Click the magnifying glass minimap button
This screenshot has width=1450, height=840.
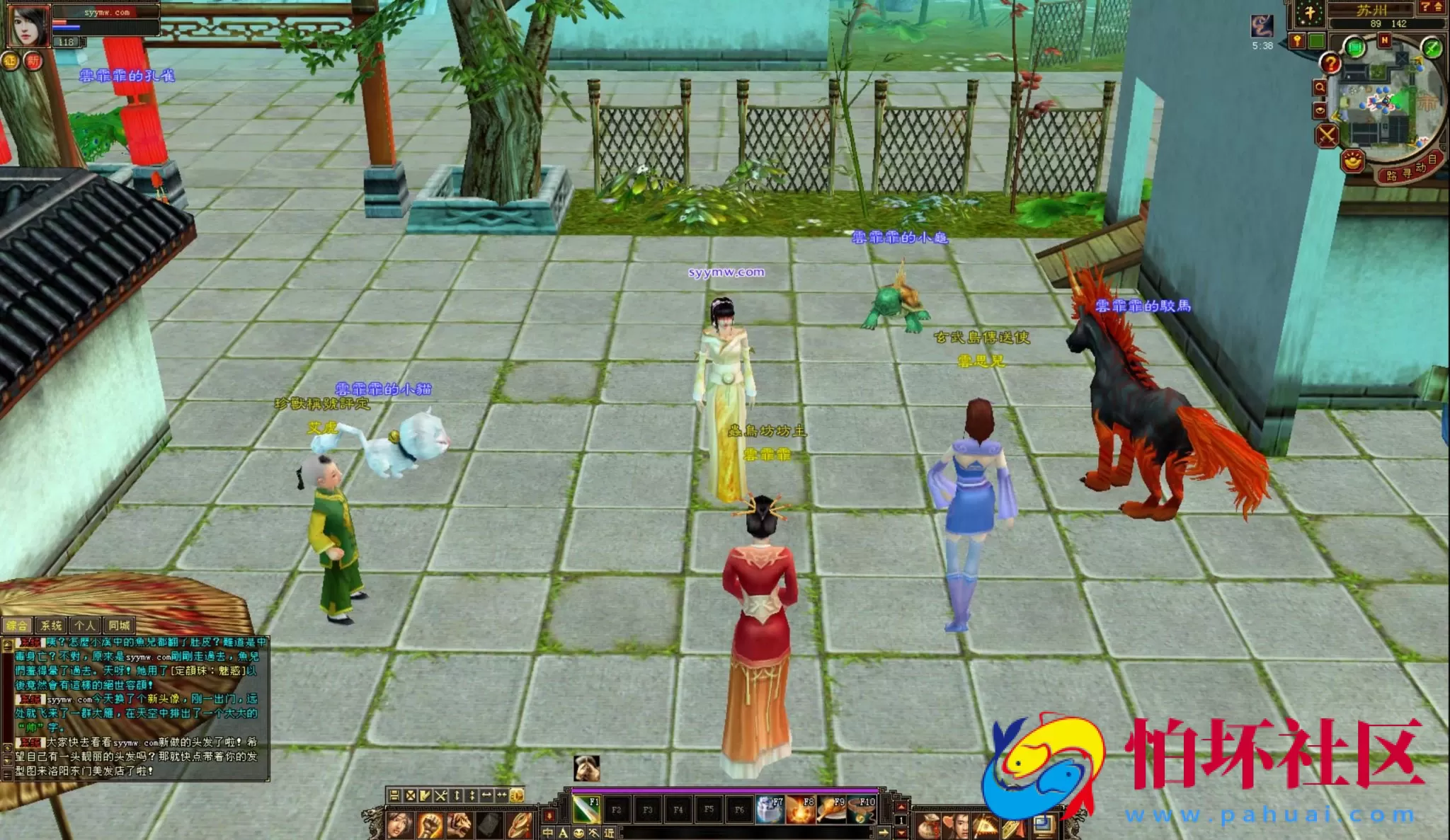coord(1320,88)
